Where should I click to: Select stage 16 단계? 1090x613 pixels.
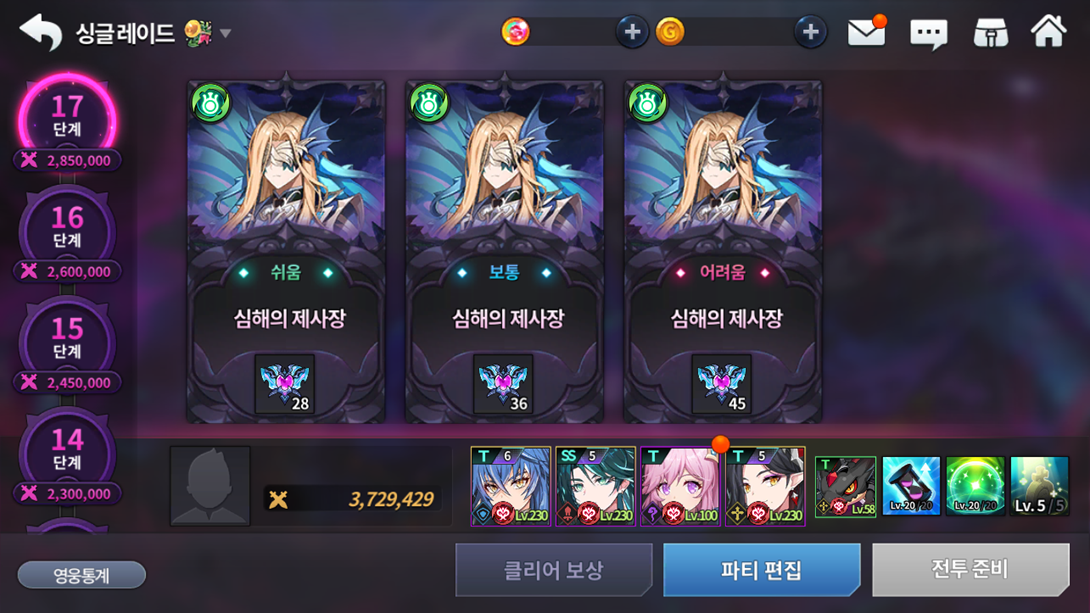(67, 229)
